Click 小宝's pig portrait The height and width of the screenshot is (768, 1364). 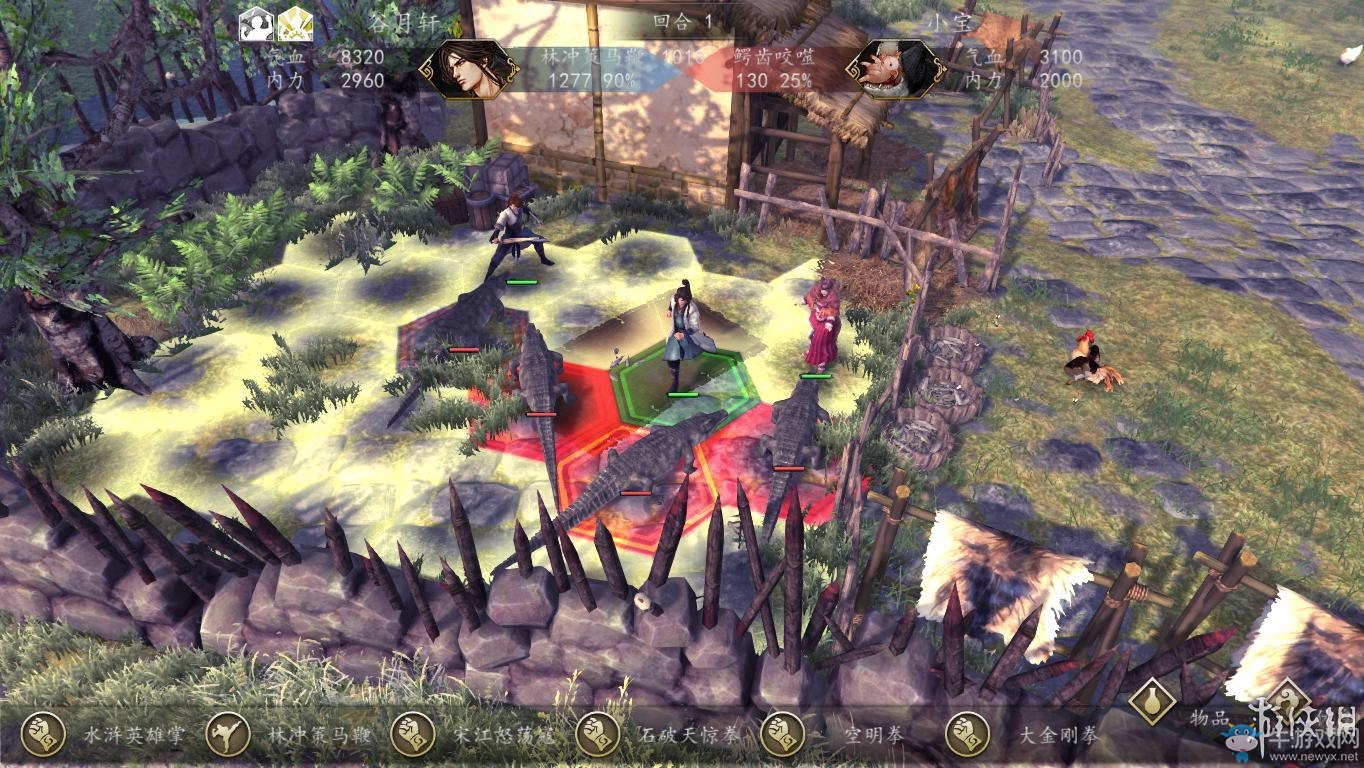(x=896, y=68)
